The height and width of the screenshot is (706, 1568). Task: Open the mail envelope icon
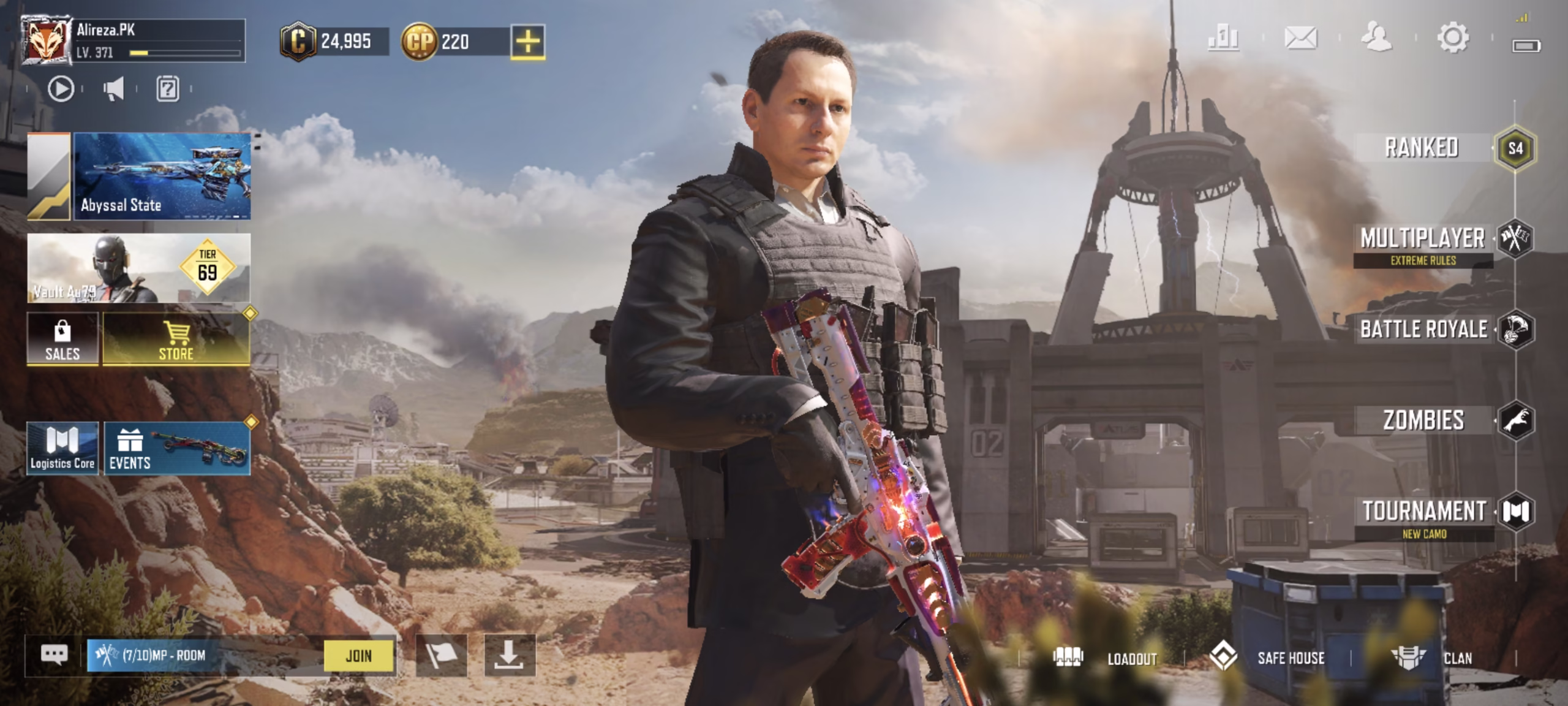click(x=1300, y=38)
